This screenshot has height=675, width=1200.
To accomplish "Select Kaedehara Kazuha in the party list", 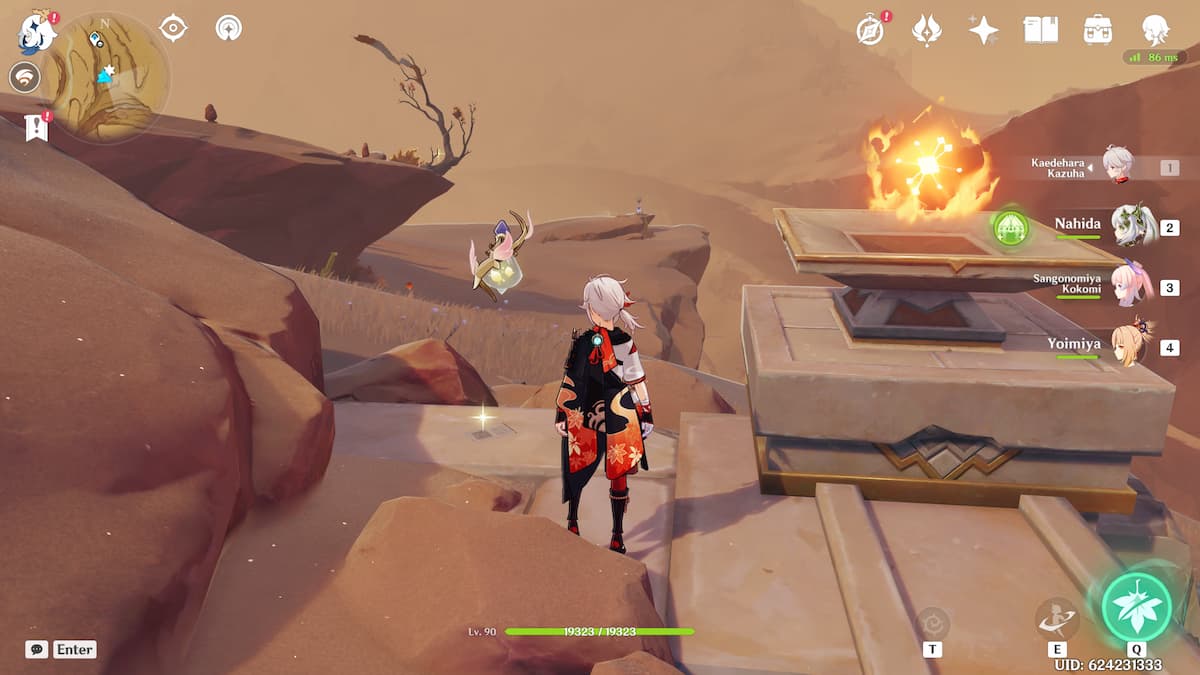I will pyautogui.click(x=1116, y=165).
